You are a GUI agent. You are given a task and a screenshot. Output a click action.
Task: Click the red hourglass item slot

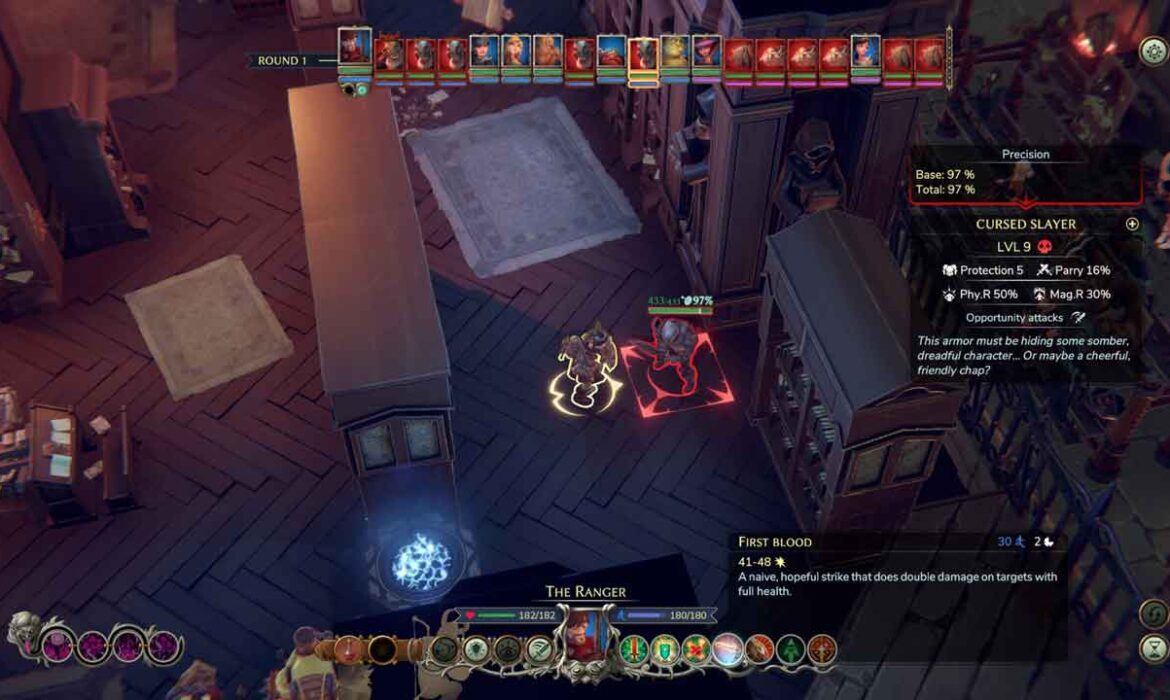349,649
